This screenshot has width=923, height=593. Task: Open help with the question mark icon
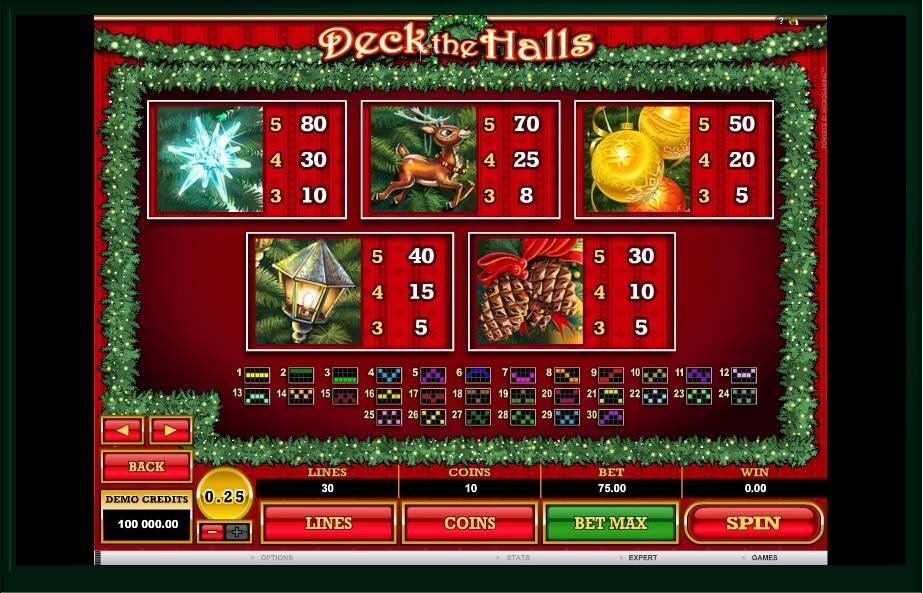[781, 21]
